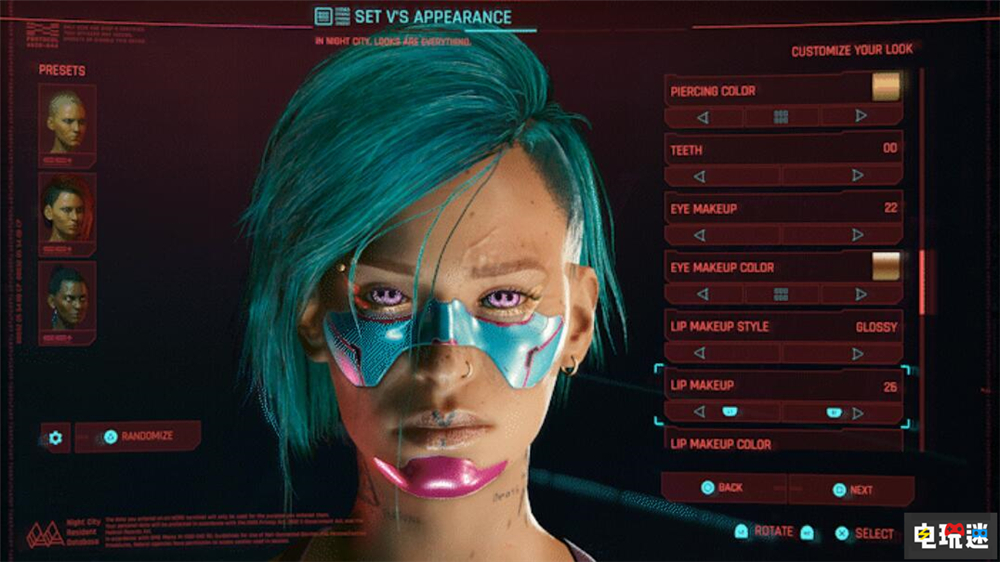Open the Piercing Color grid
The height and width of the screenshot is (562, 1000).
[781, 117]
